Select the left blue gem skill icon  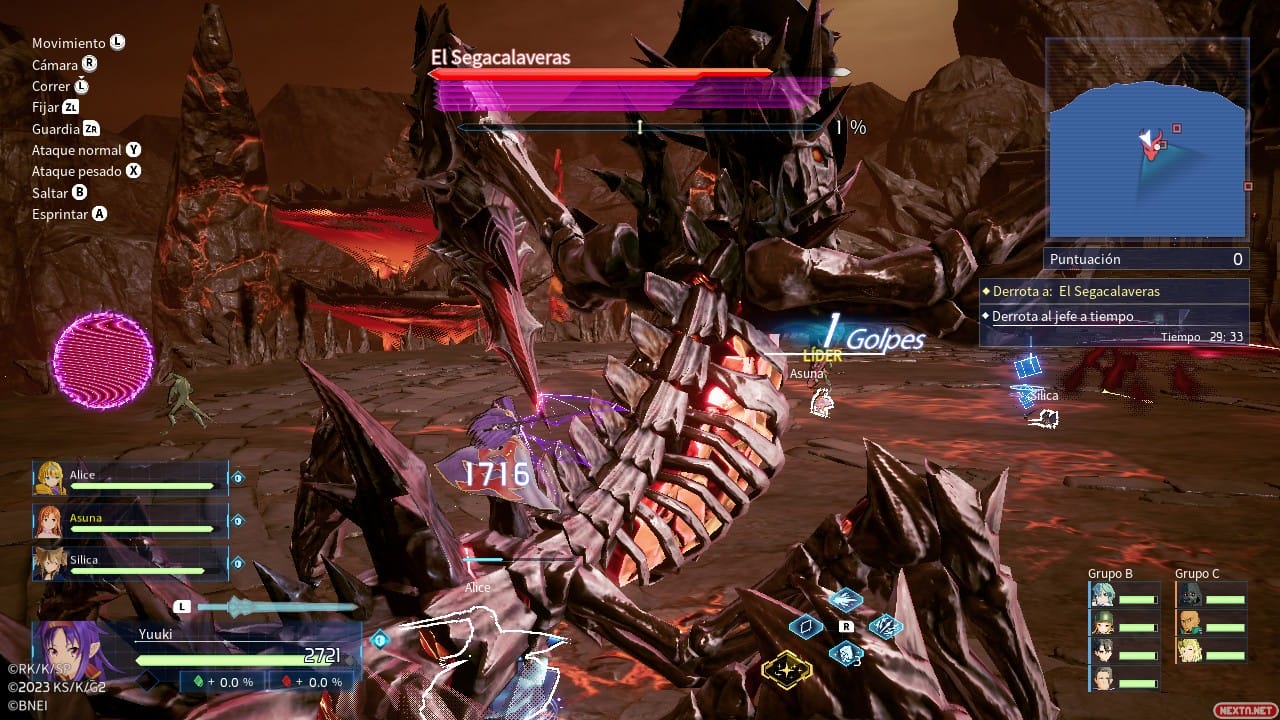tap(806, 626)
